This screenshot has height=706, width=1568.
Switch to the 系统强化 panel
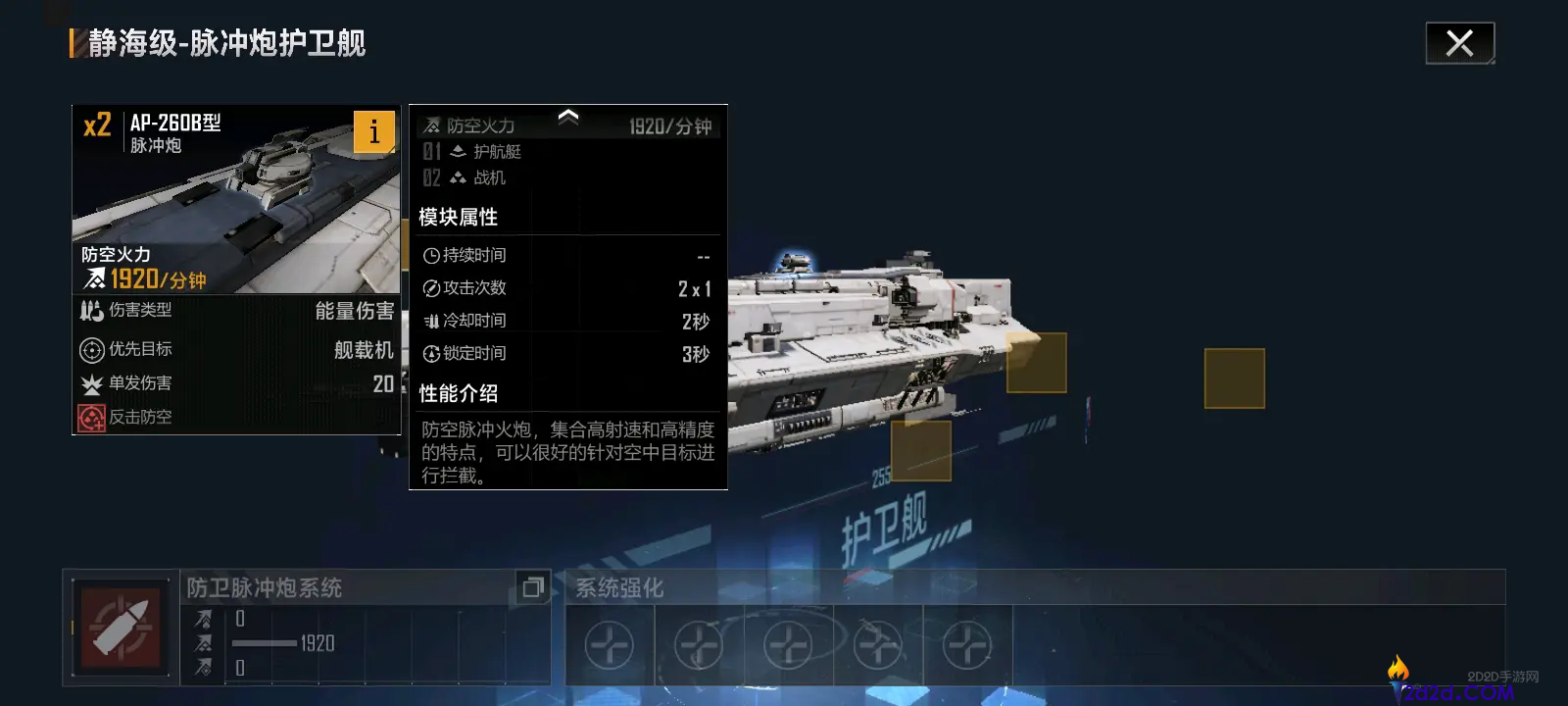(x=620, y=587)
